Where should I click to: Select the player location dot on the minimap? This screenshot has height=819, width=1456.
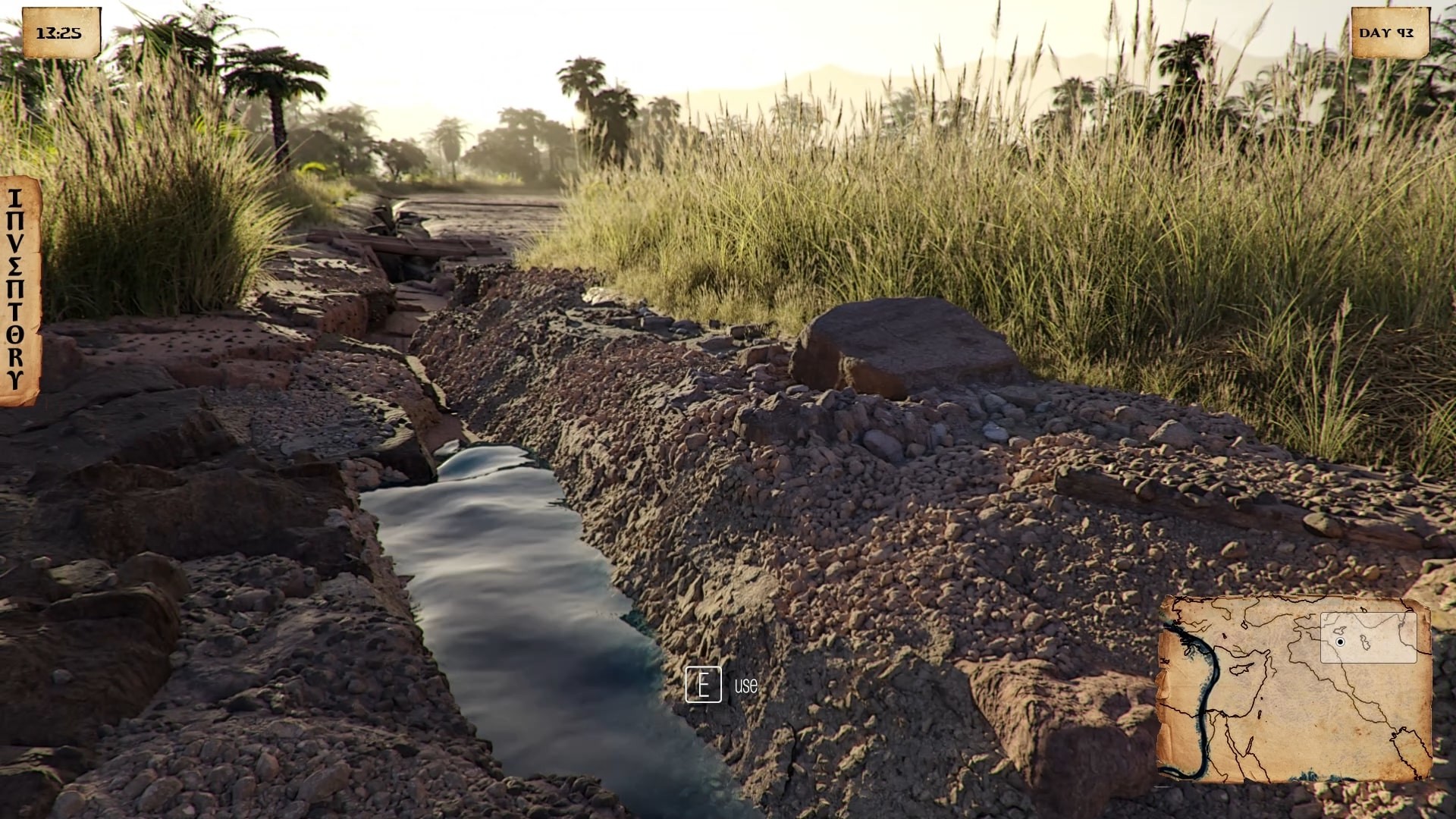click(1340, 642)
